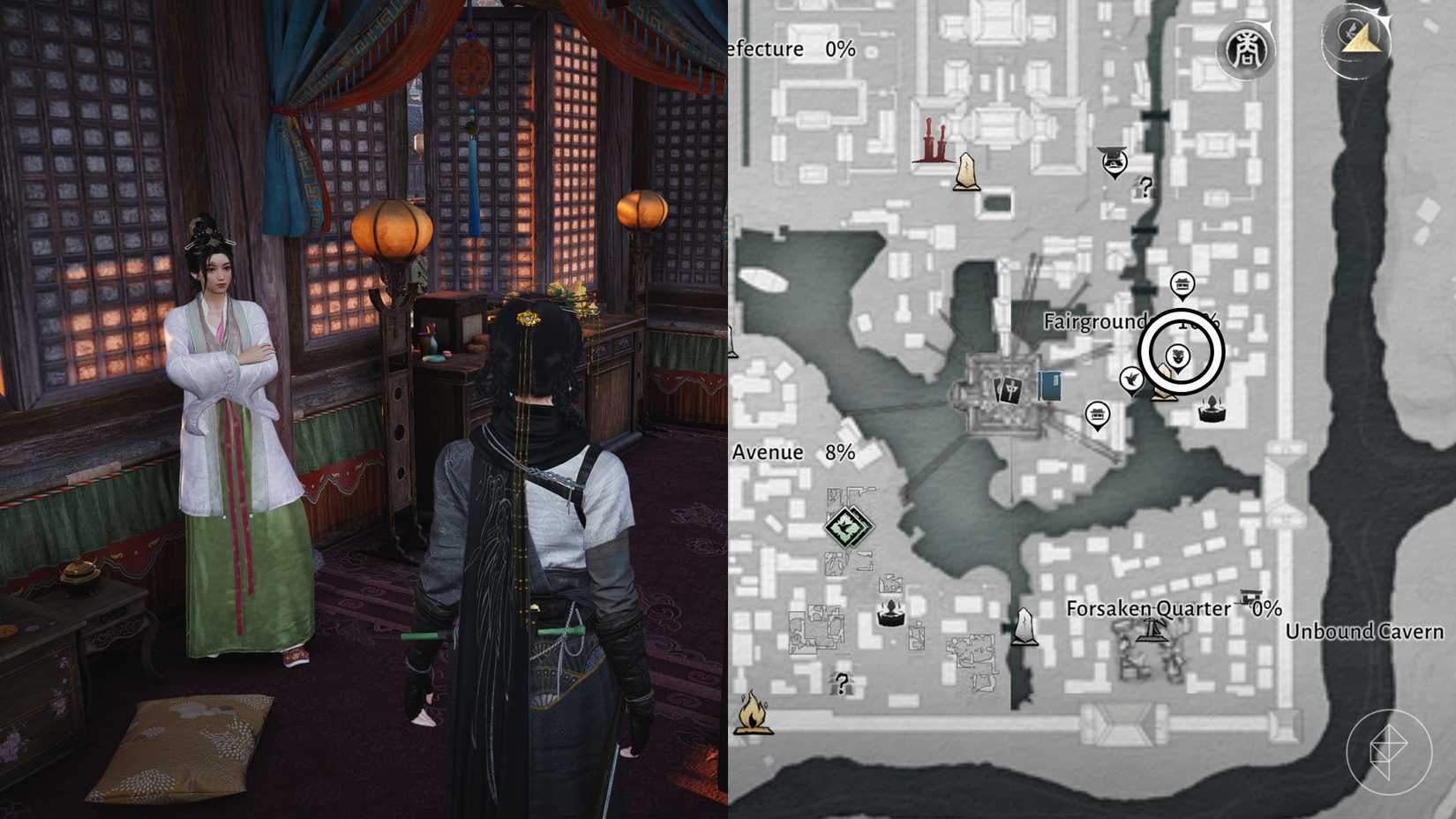Image resolution: width=1456 pixels, height=819 pixels.
Task: Select the bird marker beside the tan stone
Action: [1130, 377]
